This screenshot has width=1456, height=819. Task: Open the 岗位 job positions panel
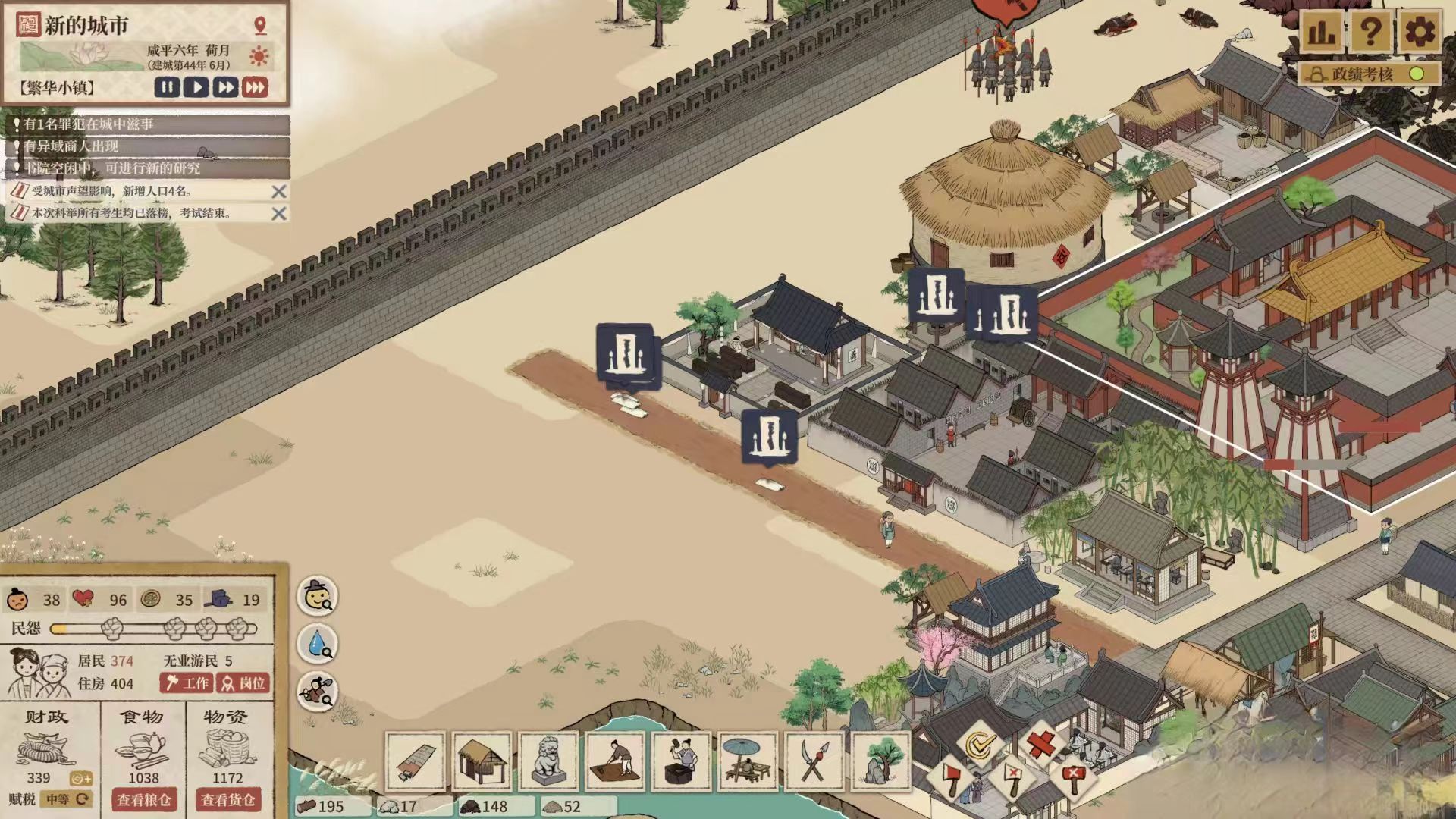click(x=243, y=683)
